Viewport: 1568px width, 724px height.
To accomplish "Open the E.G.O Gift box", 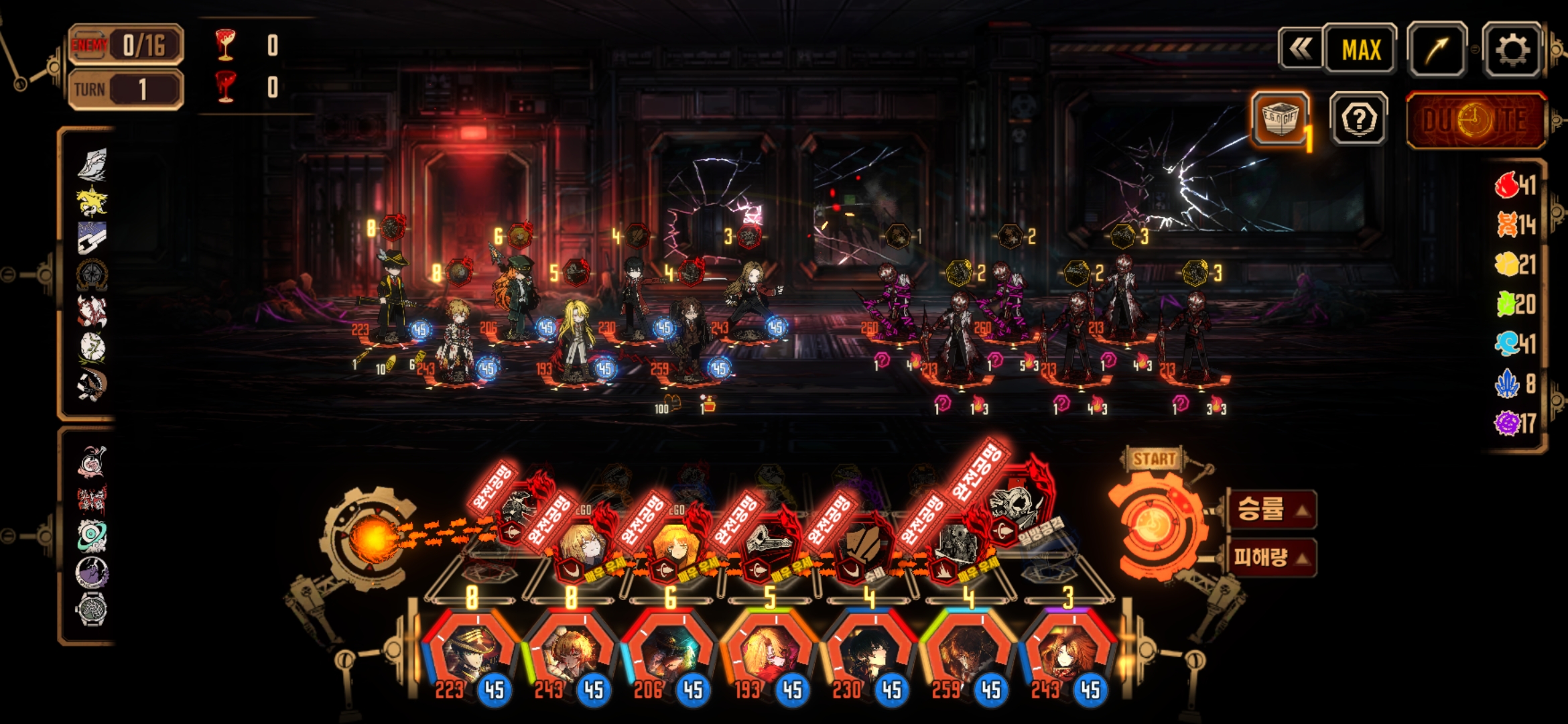I will (1280, 119).
